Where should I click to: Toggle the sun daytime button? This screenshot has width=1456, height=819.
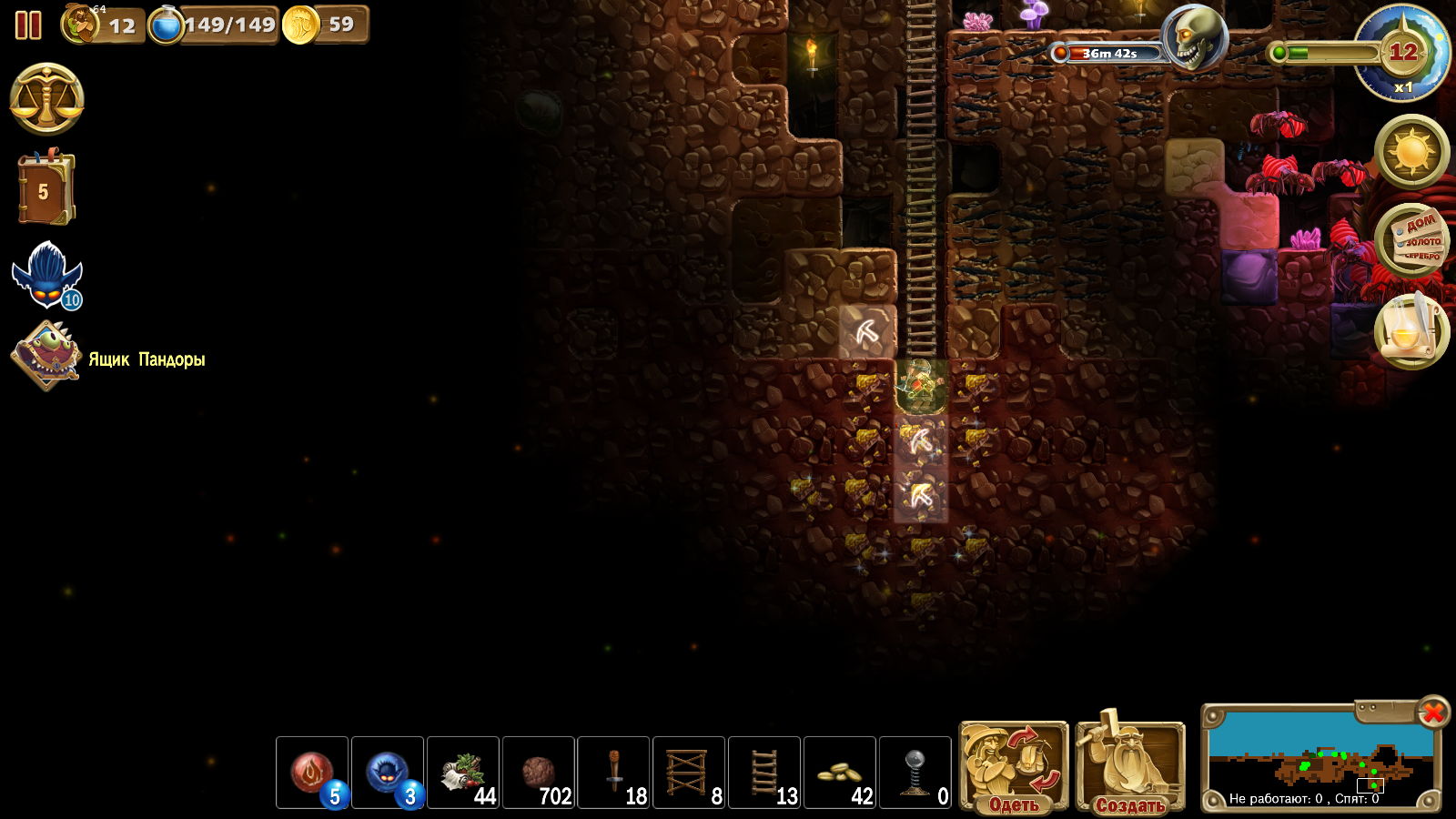click(1411, 152)
